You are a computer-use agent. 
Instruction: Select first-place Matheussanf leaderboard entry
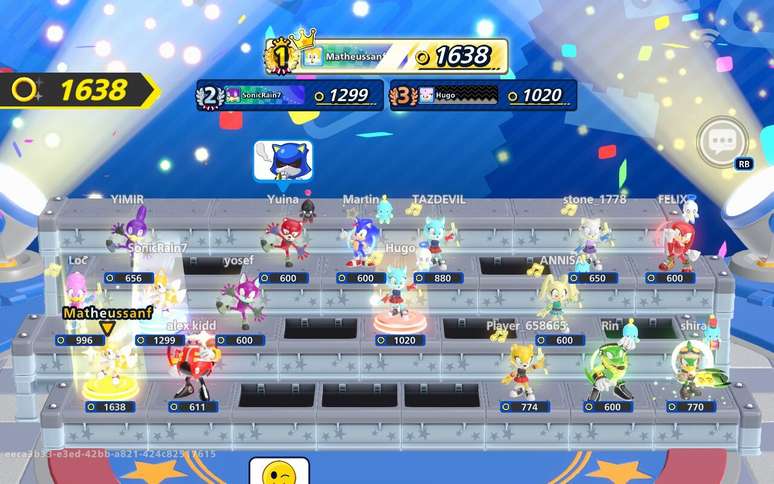click(388, 56)
